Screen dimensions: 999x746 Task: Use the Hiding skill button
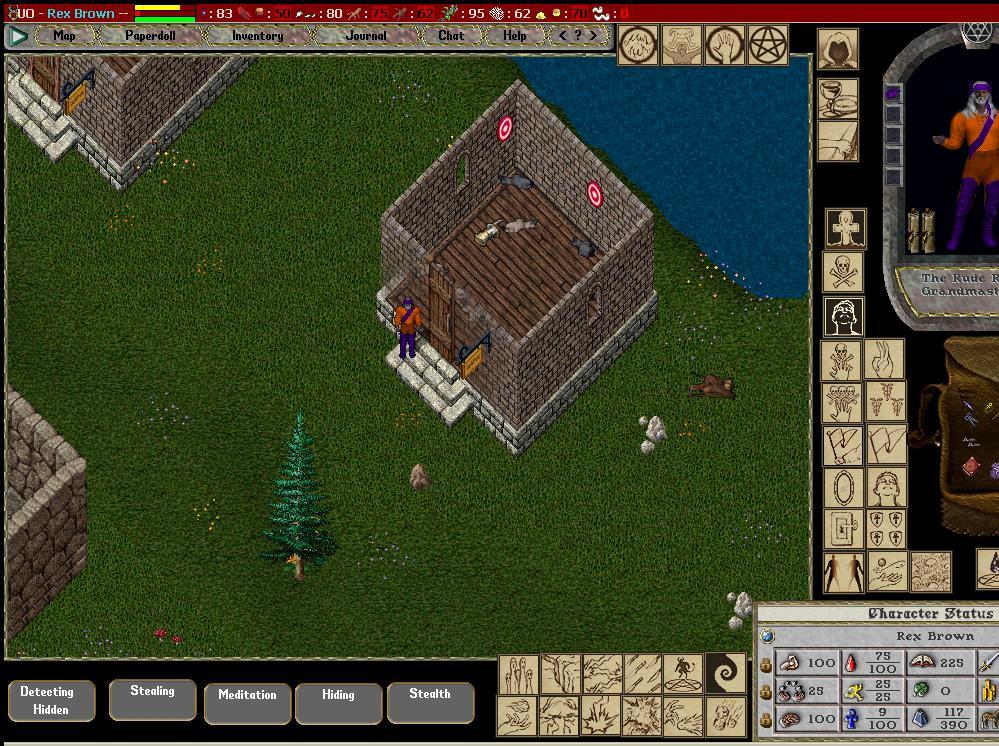click(x=338, y=702)
